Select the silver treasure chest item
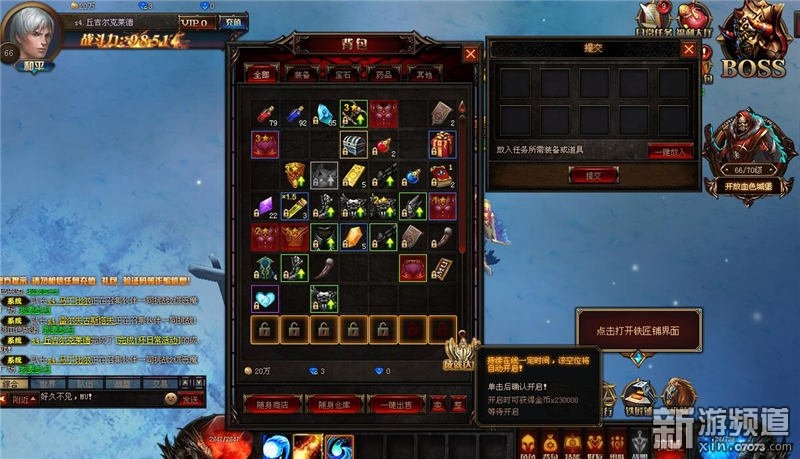The image size is (800, 459). [353, 145]
